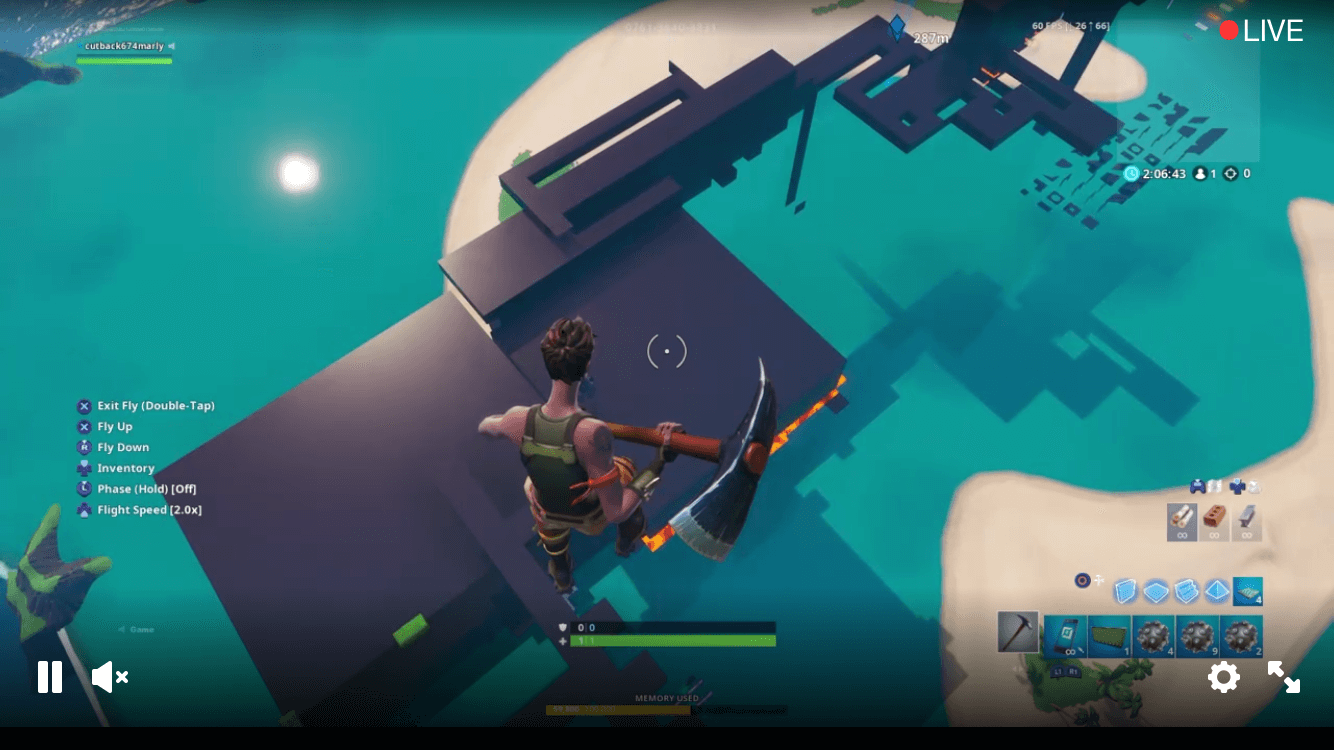Pause the live stream video
The height and width of the screenshot is (750, 1334).
[x=50, y=677]
